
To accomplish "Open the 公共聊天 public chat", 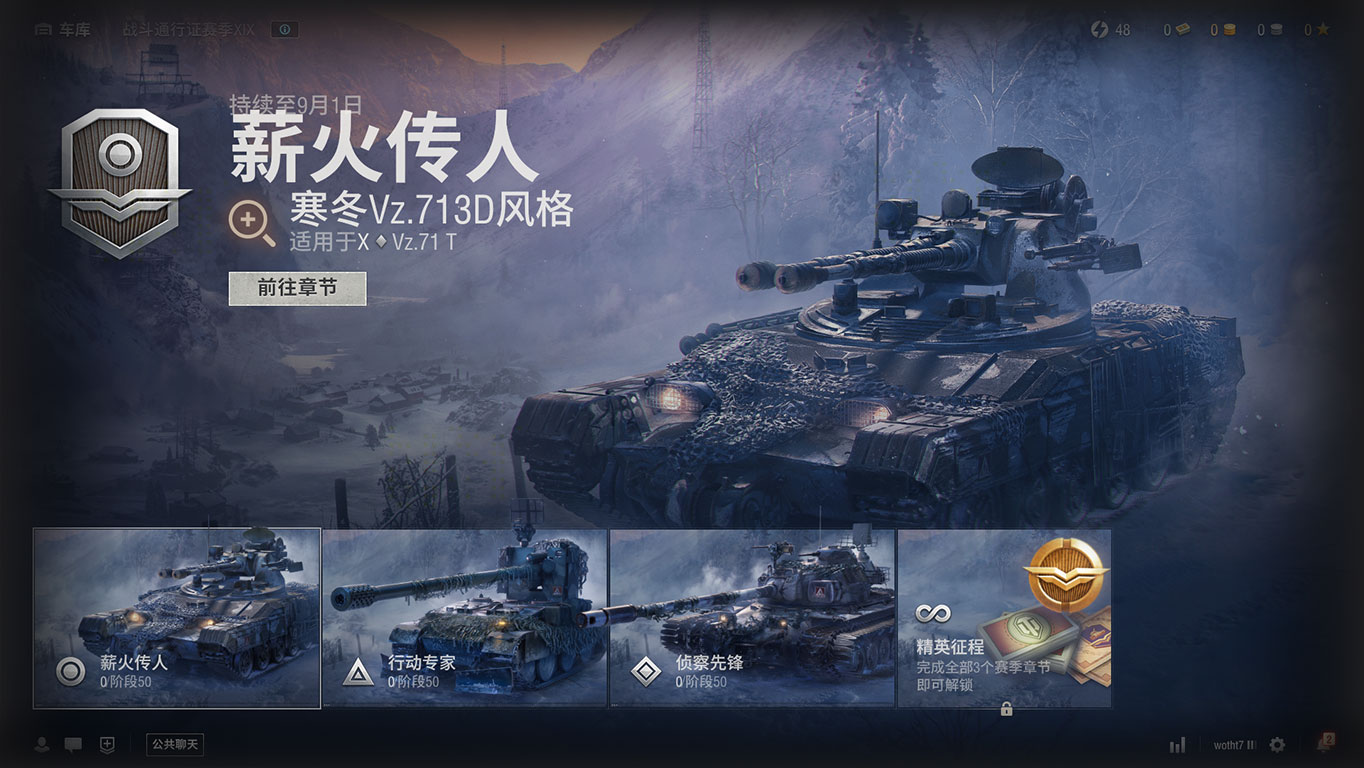I will [x=175, y=744].
